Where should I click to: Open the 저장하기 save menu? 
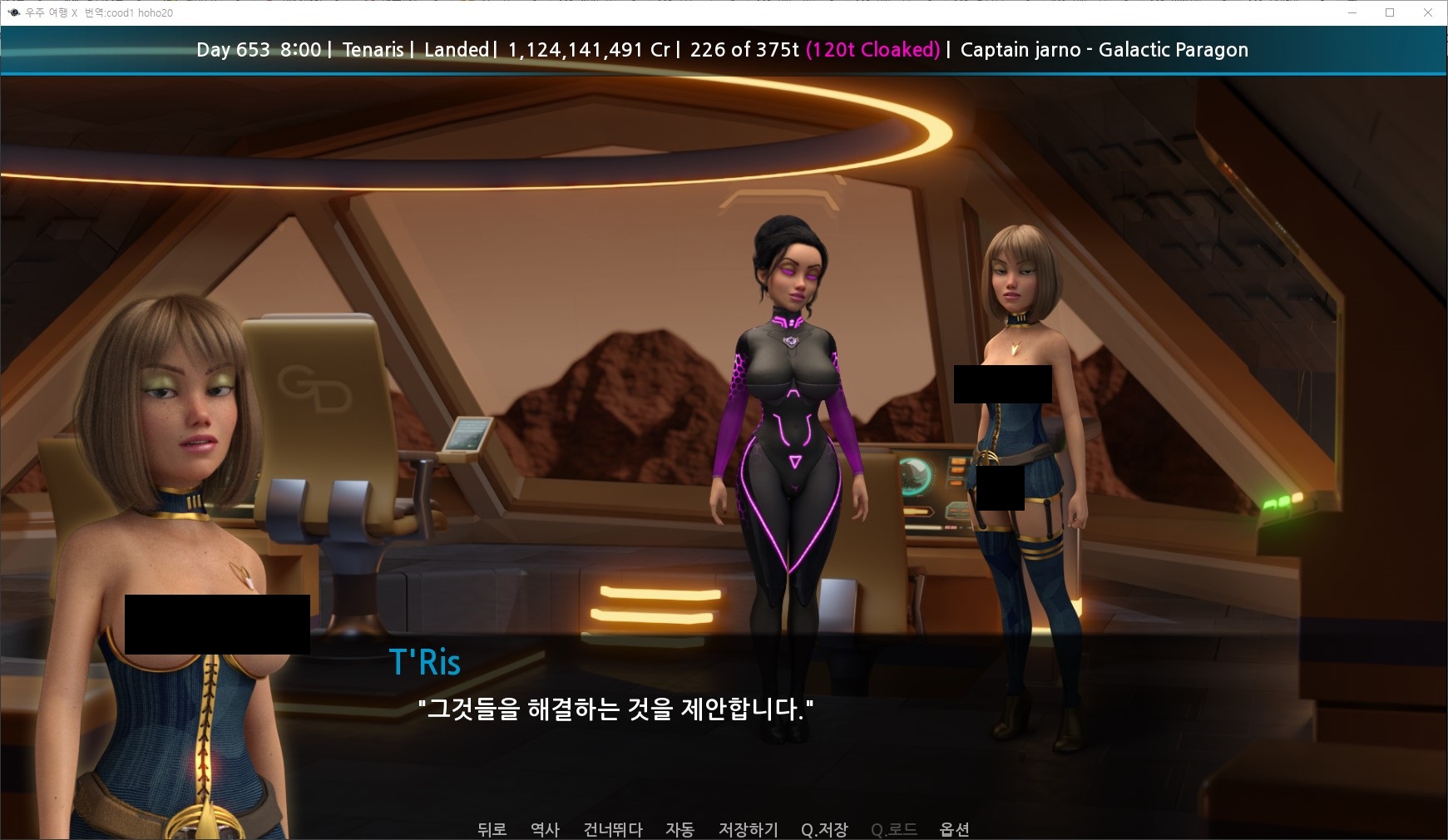click(748, 829)
